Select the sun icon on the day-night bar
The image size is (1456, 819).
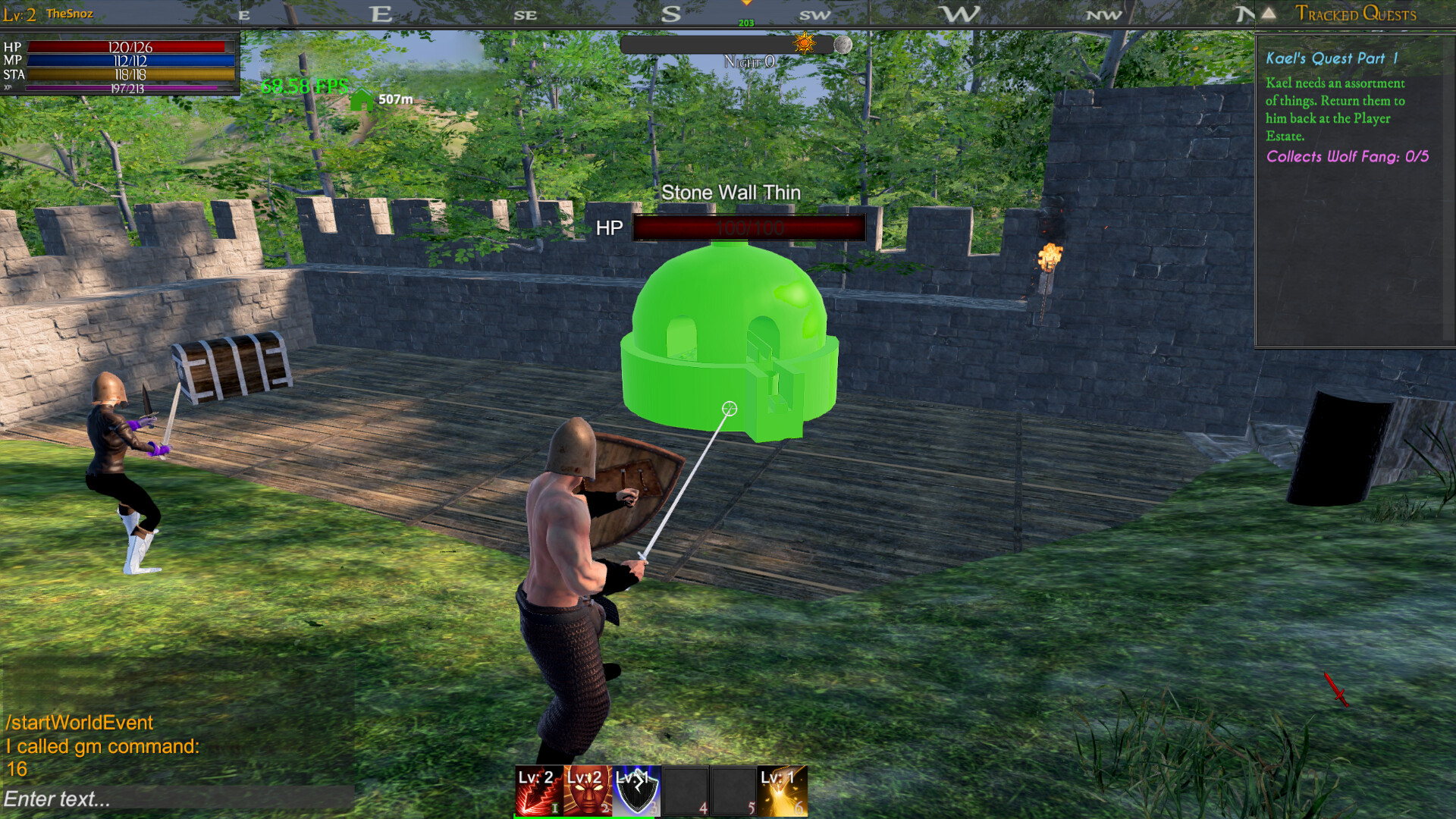pyautogui.click(x=803, y=45)
